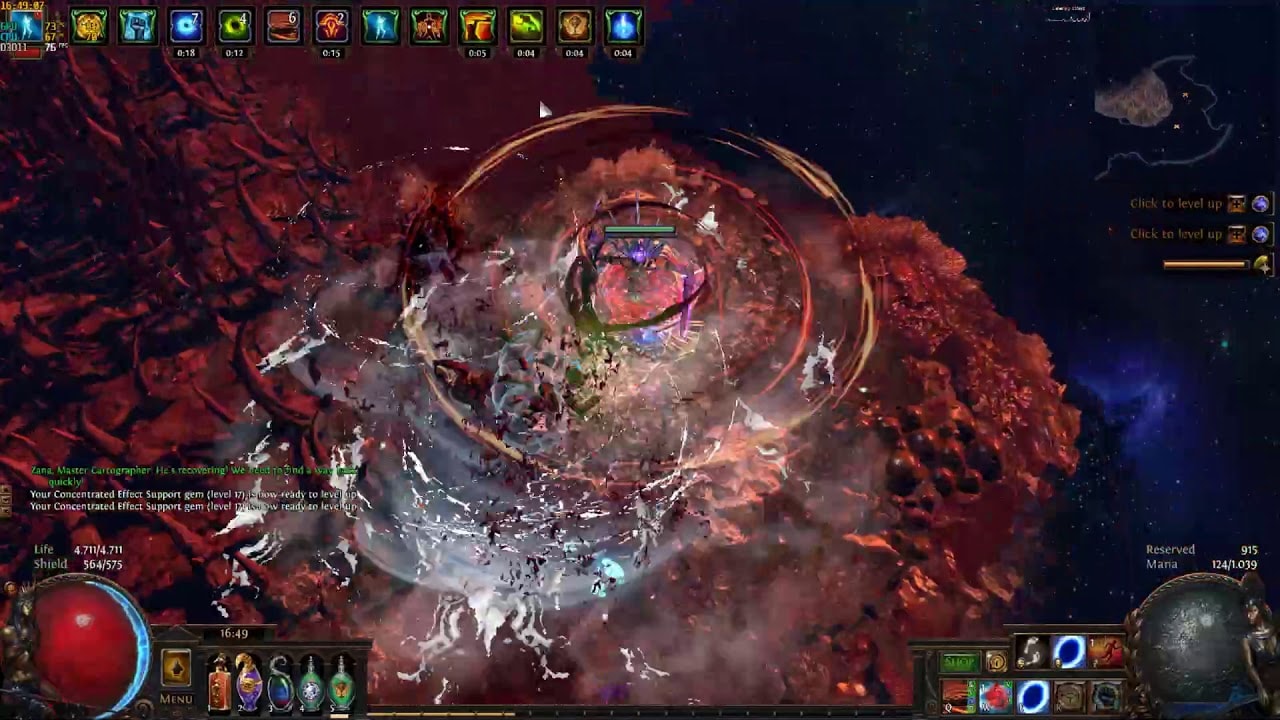Select the flaming figure buff icon
The width and height of the screenshot is (1280, 720).
coord(429,27)
